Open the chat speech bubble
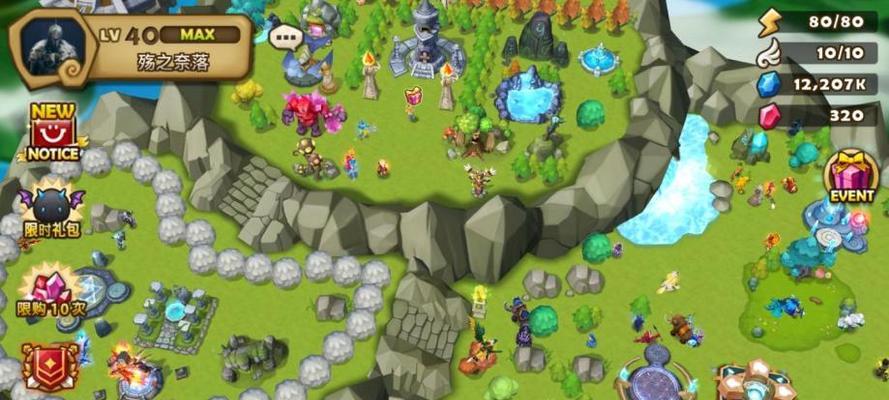The width and height of the screenshot is (889, 400). [x=286, y=38]
